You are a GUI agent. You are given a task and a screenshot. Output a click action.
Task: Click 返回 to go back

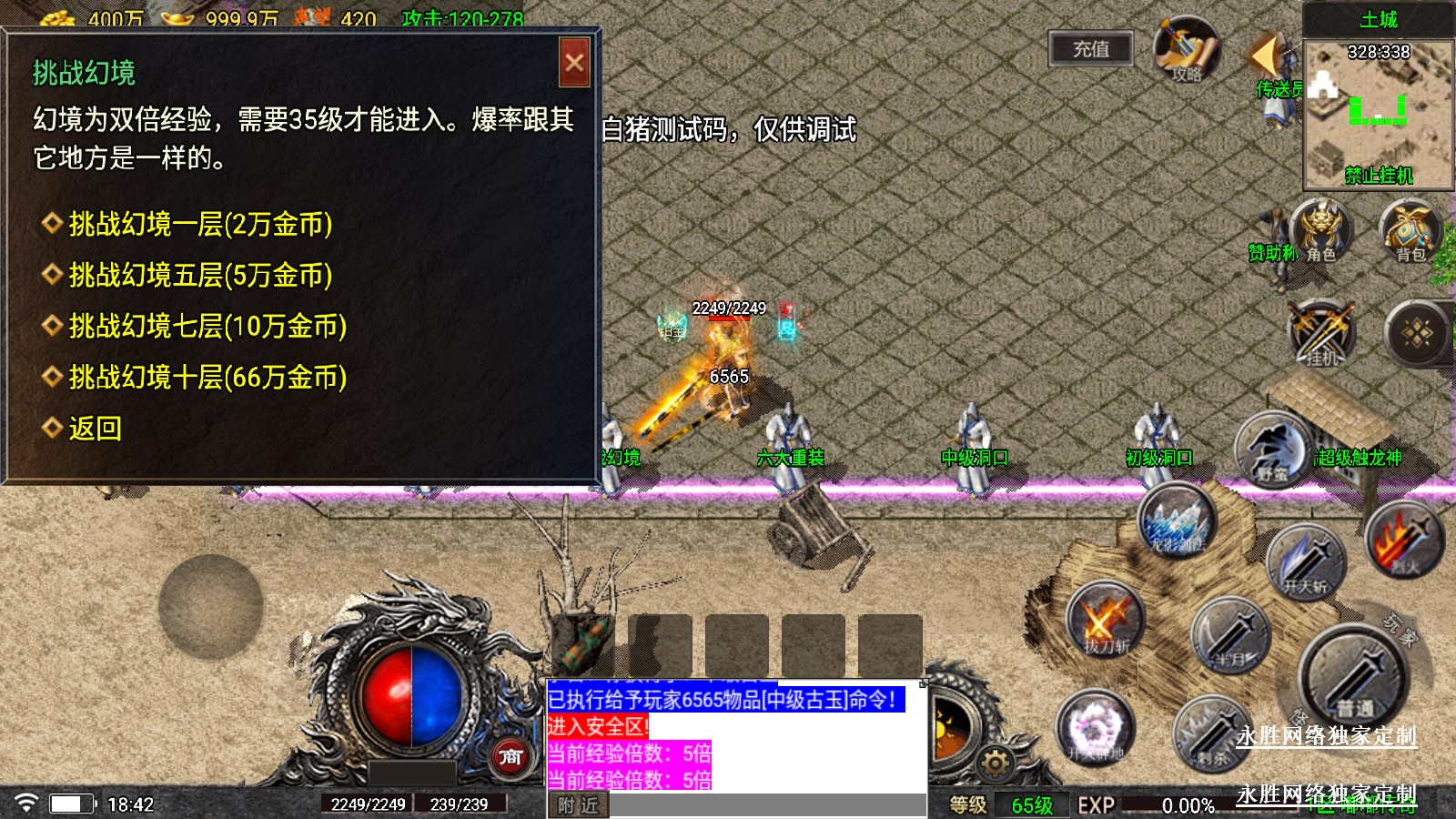click(95, 428)
